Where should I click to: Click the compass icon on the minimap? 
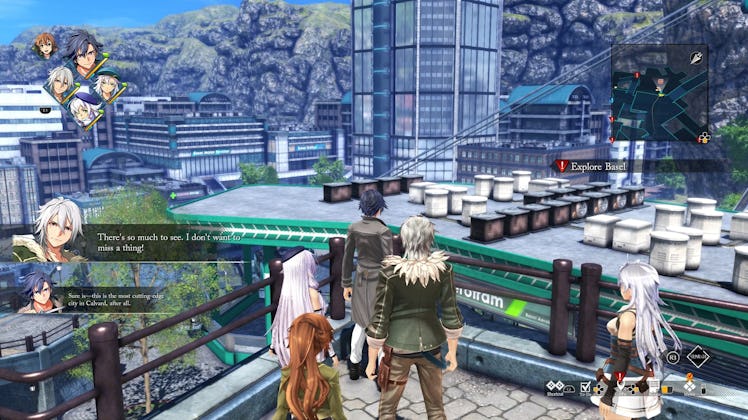694,58
